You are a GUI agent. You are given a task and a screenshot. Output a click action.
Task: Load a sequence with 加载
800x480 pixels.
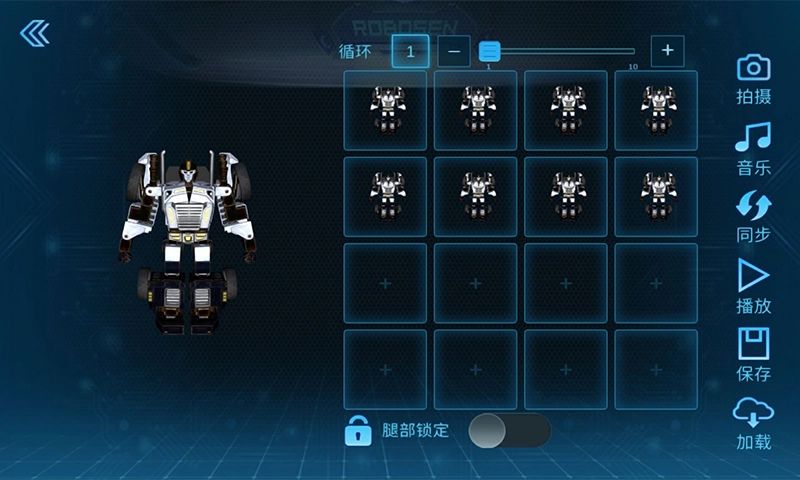click(753, 423)
